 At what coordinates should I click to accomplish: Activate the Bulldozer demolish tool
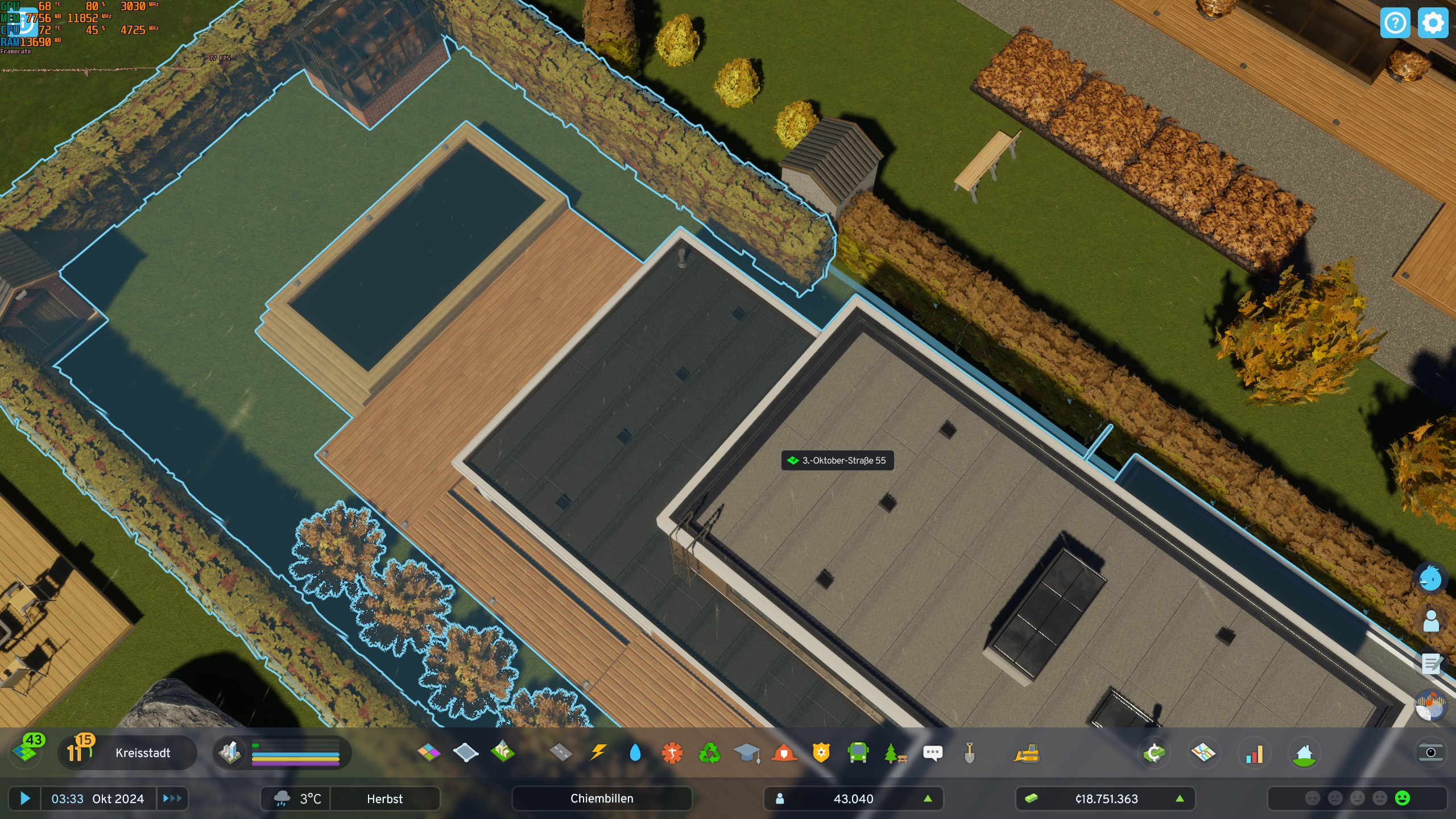point(1027,754)
